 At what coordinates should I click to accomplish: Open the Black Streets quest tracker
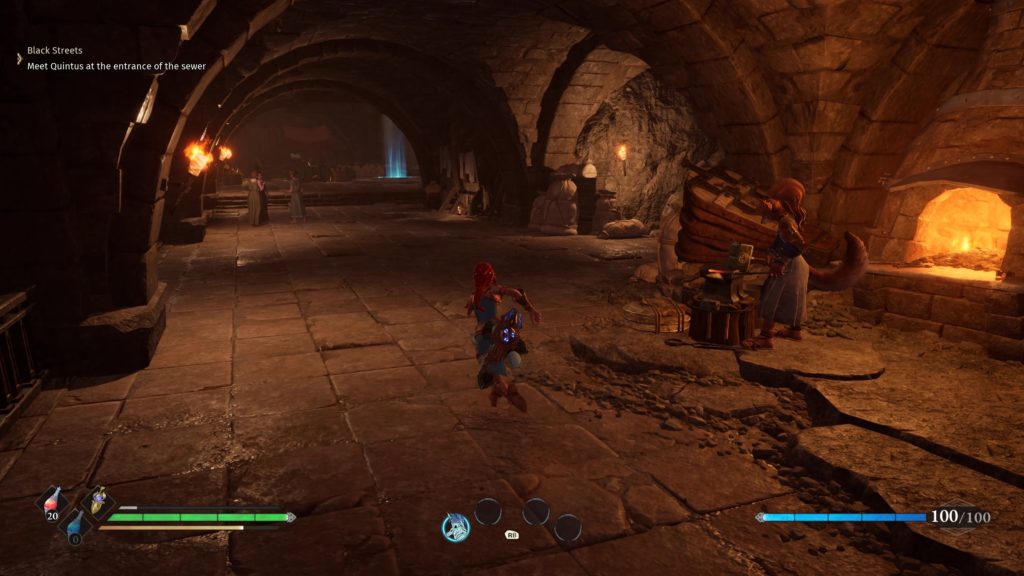[x=55, y=50]
